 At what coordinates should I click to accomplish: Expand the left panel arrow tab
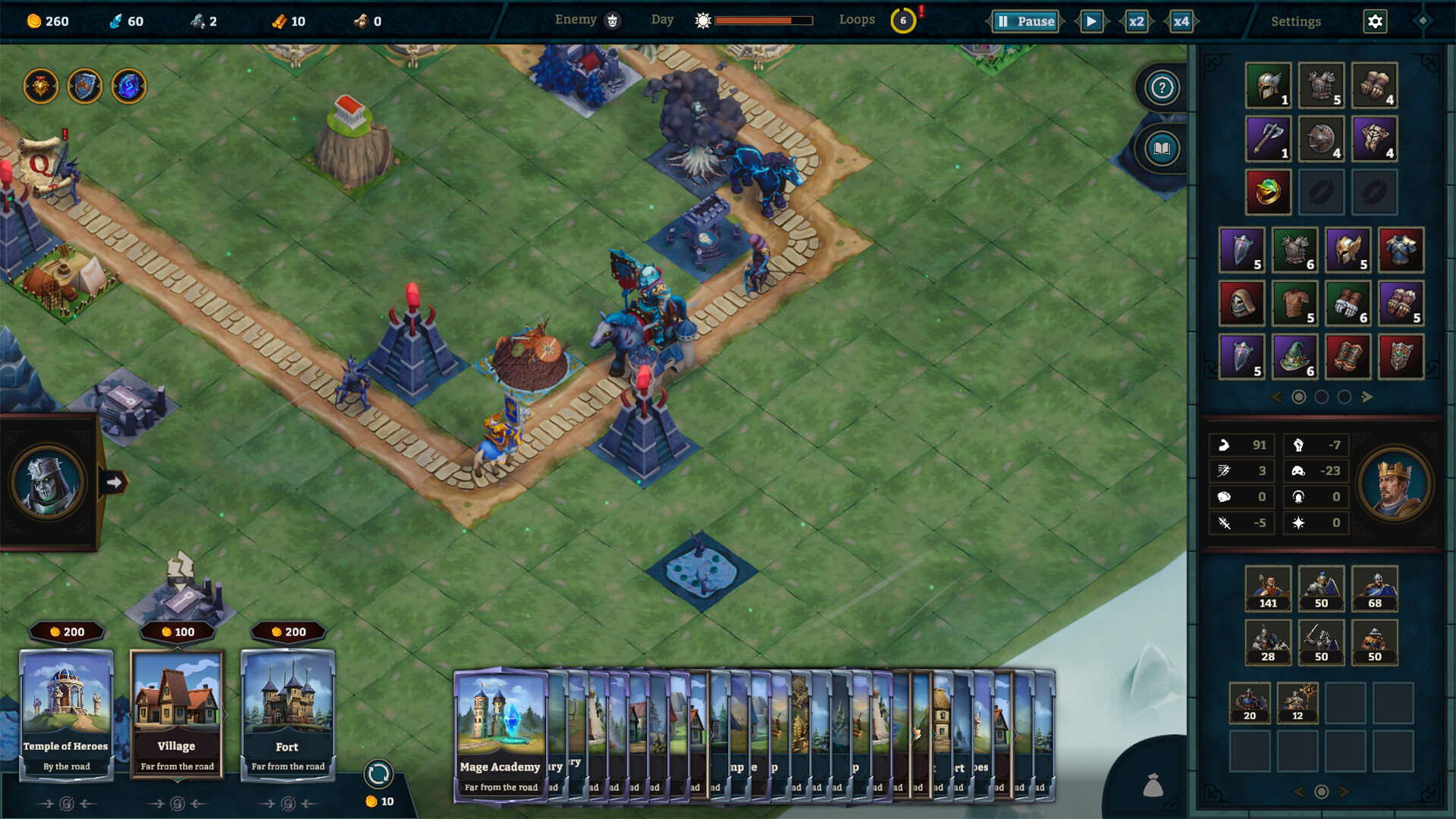[114, 482]
